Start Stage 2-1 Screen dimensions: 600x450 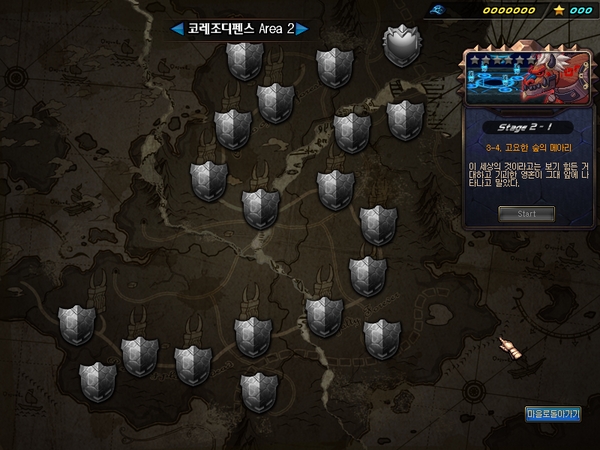(x=526, y=213)
